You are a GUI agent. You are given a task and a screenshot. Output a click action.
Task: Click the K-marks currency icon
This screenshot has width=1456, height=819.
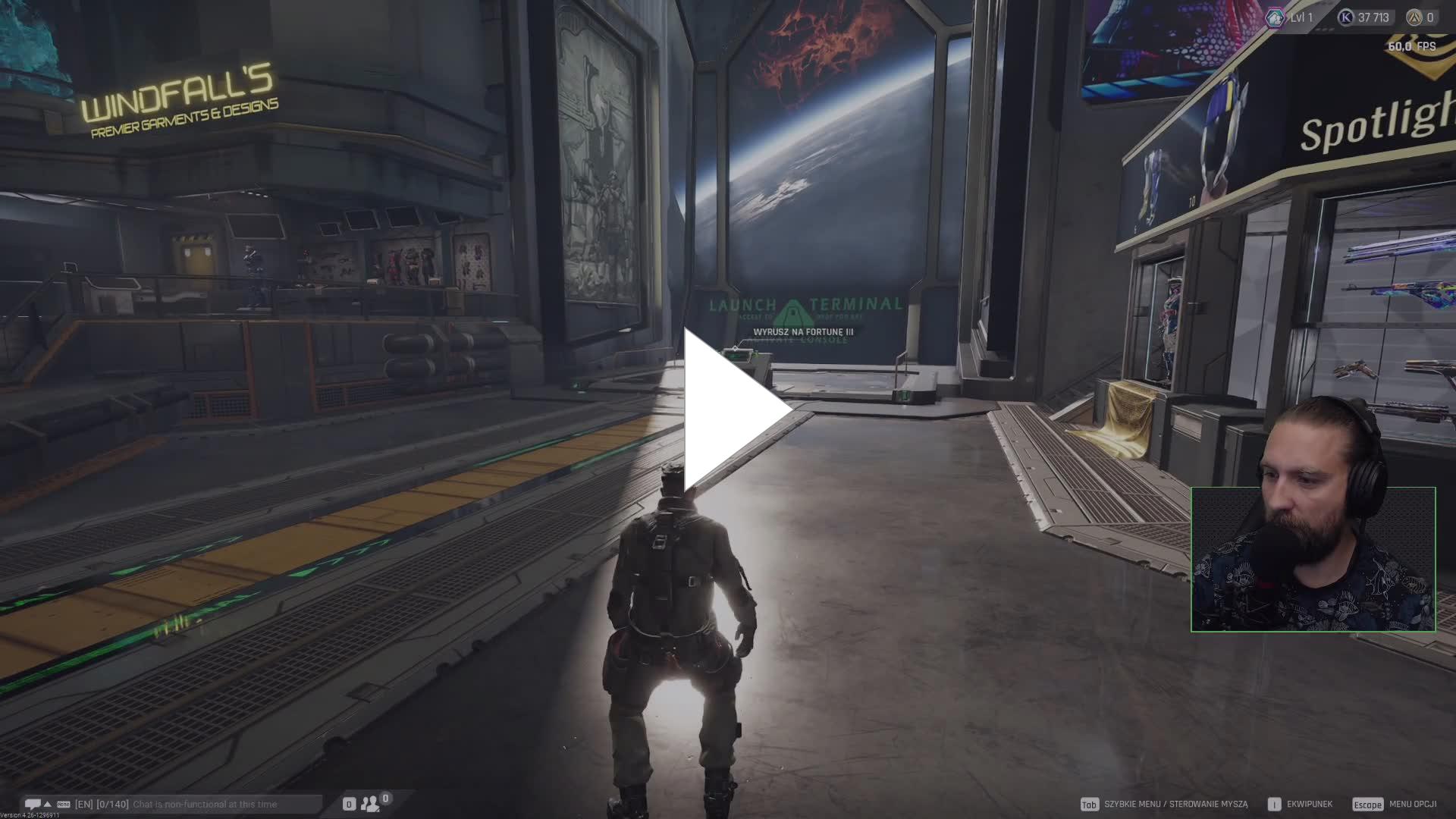pos(1345,17)
